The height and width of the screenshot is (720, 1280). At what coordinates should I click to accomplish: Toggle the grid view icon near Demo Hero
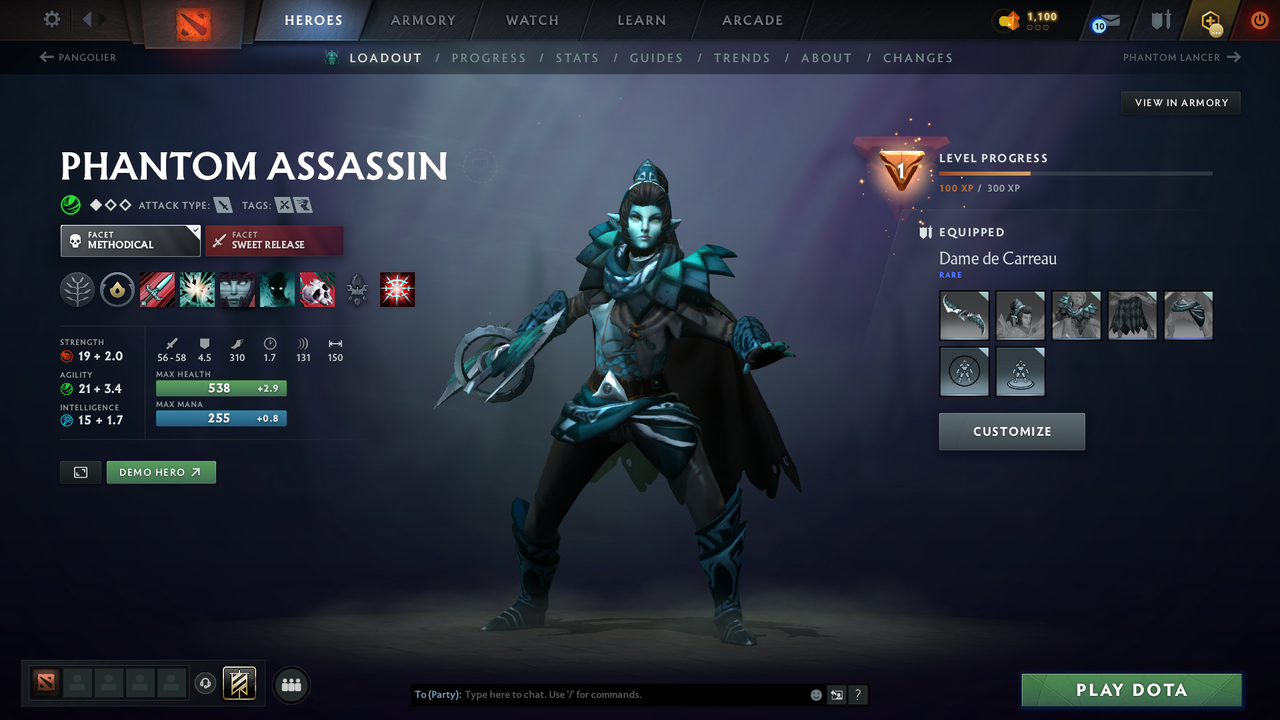(80, 471)
